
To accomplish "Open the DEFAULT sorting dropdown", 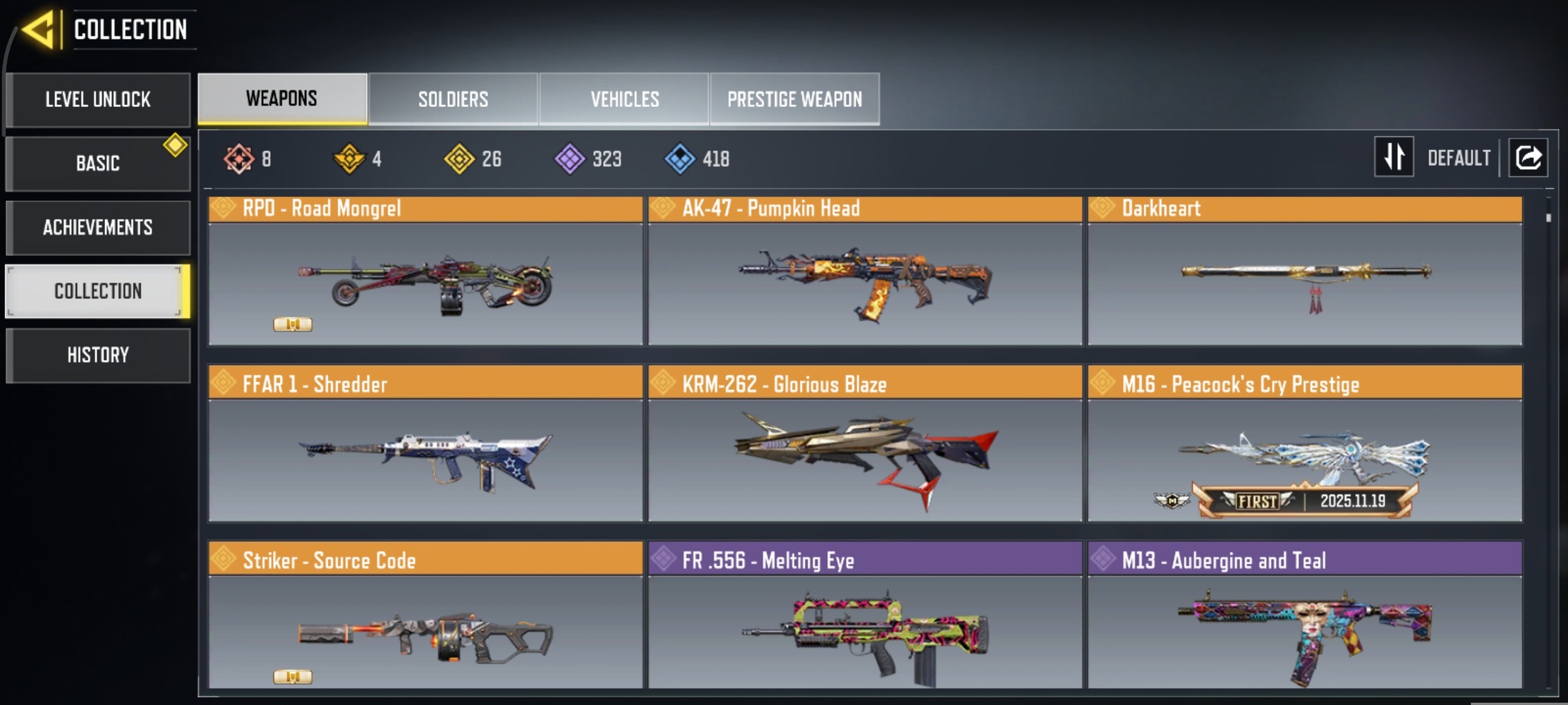I will (1459, 157).
